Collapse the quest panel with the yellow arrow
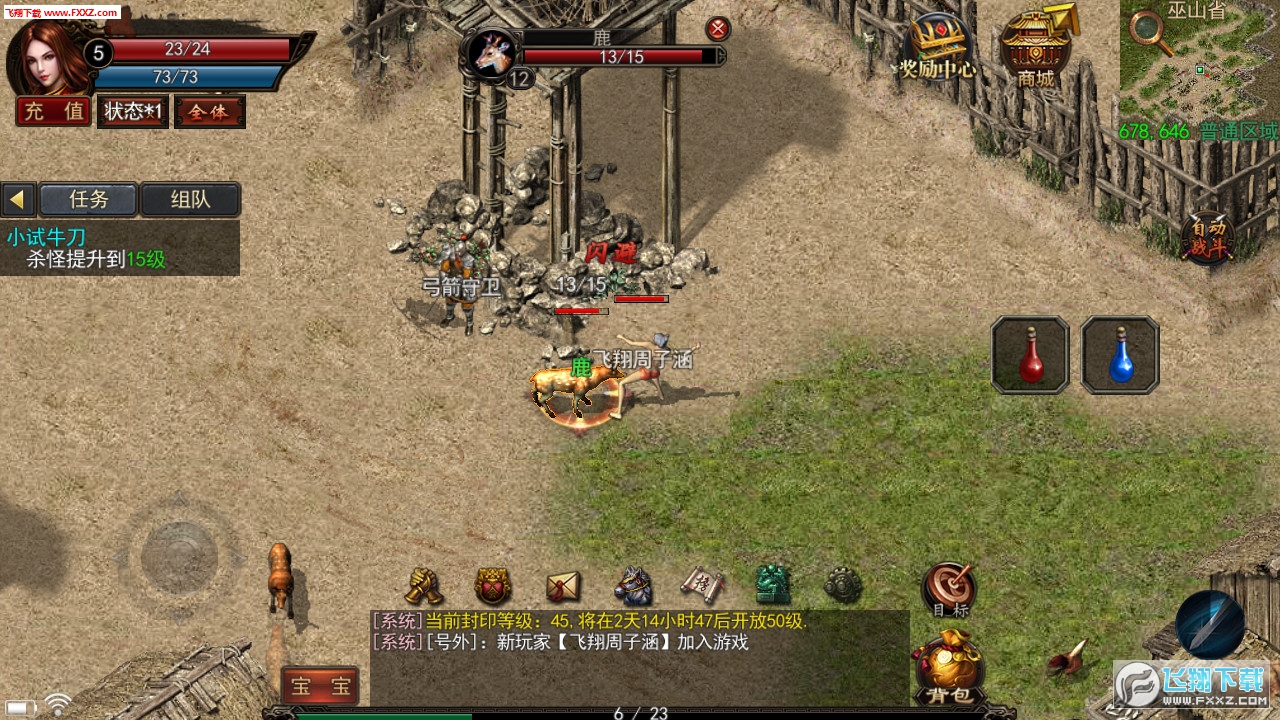This screenshot has width=1280, height=720. (x=17, y=199)
